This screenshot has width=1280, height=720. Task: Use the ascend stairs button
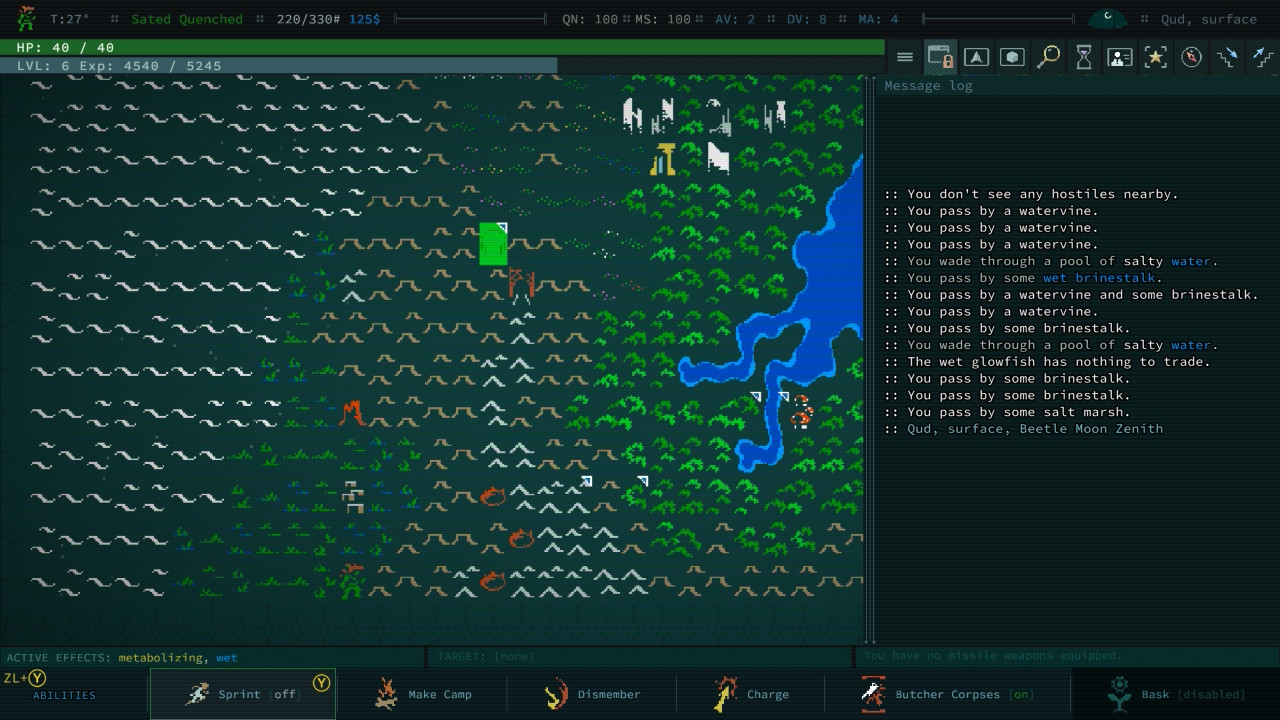coord(1262,57)
